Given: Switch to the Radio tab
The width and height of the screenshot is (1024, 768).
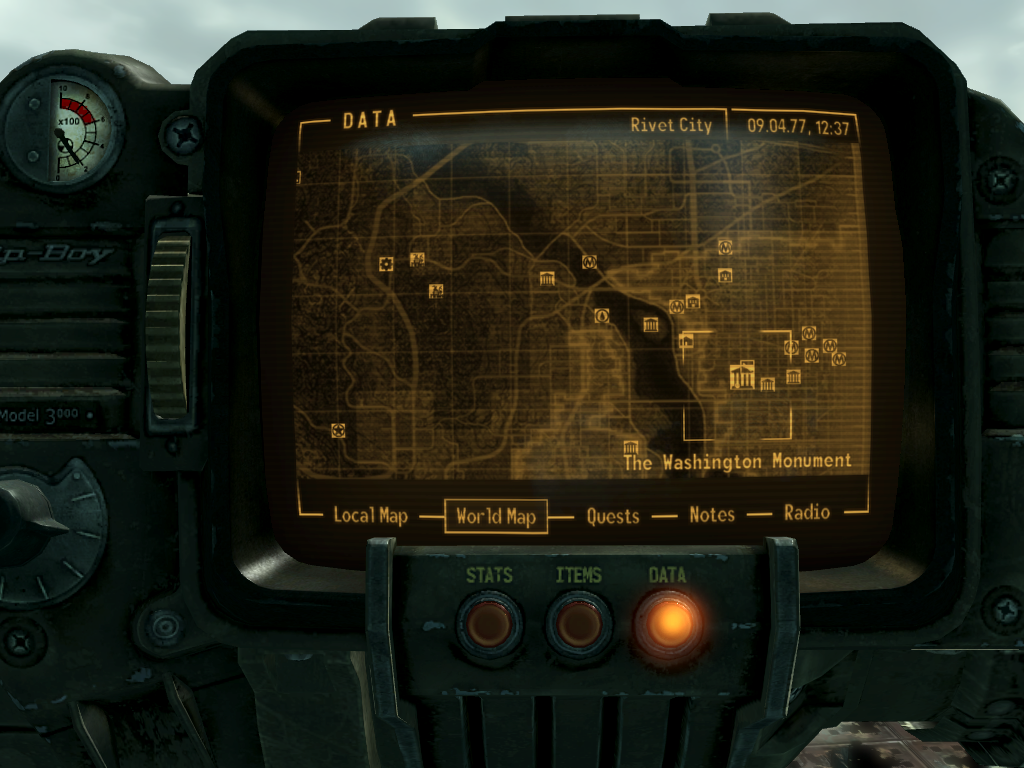Looking at the screenshot, I should 807,512.
